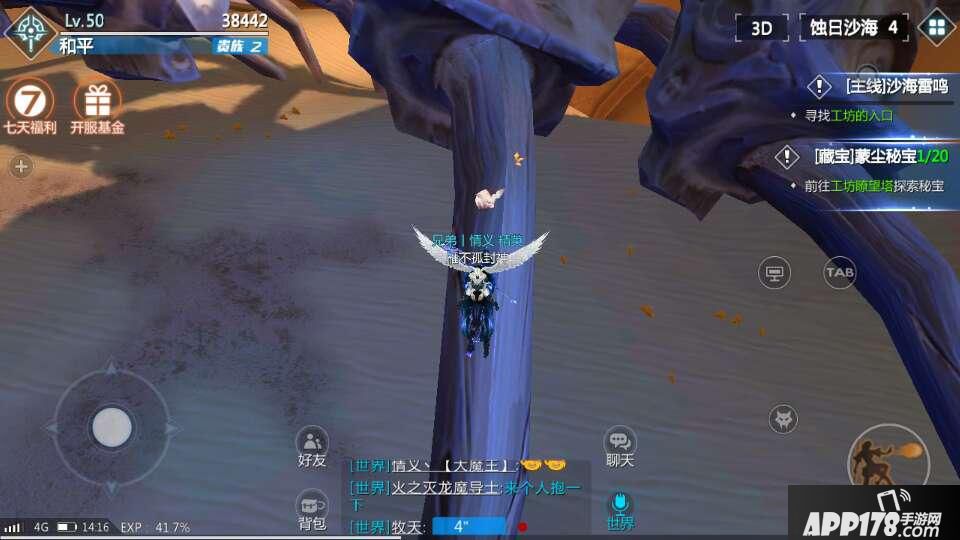
Task: Toggle the 3D camera view button
Action: (x=762, y=28)
